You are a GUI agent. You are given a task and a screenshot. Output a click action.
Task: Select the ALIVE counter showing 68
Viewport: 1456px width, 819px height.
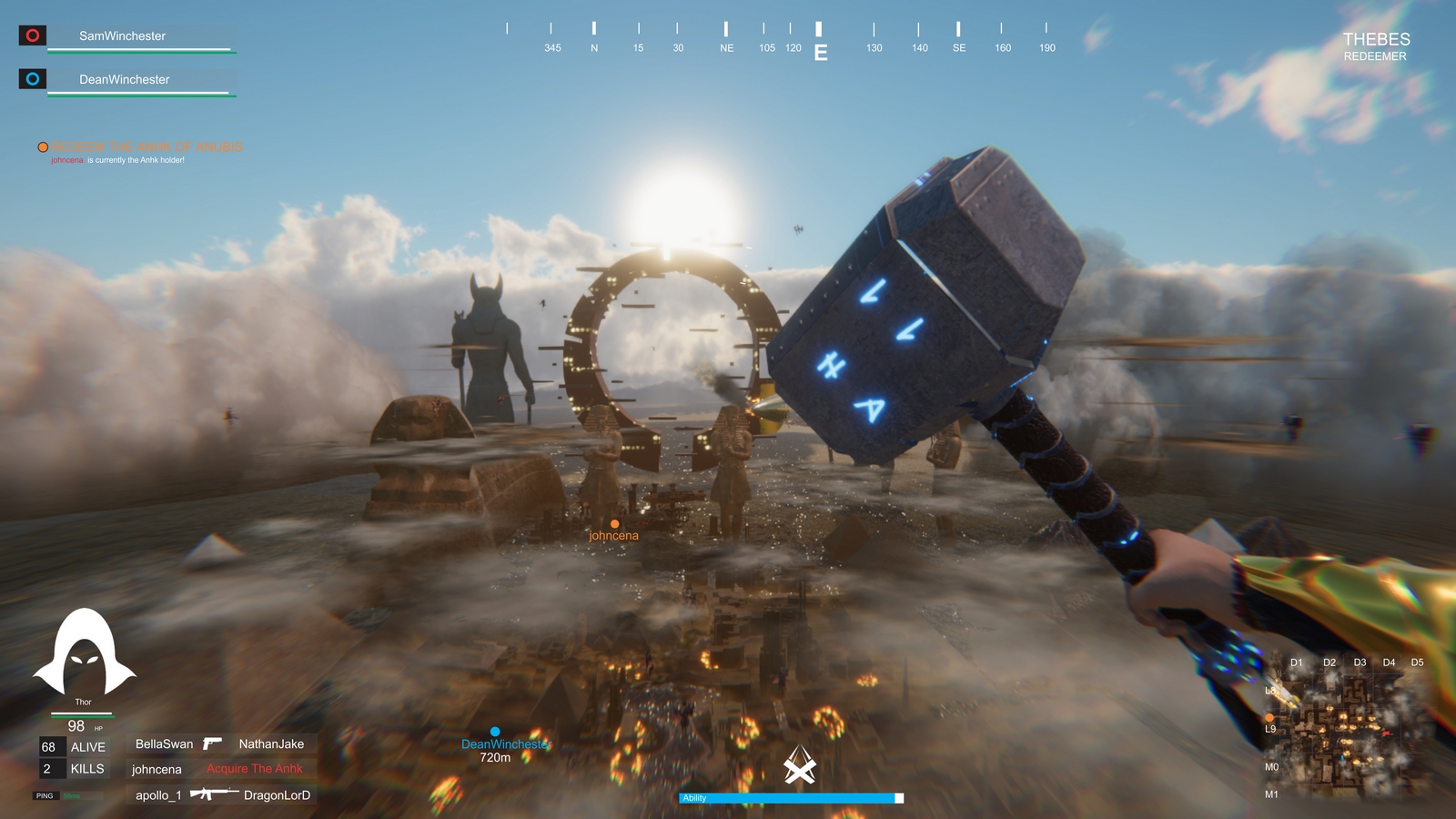tap(73, 746)
